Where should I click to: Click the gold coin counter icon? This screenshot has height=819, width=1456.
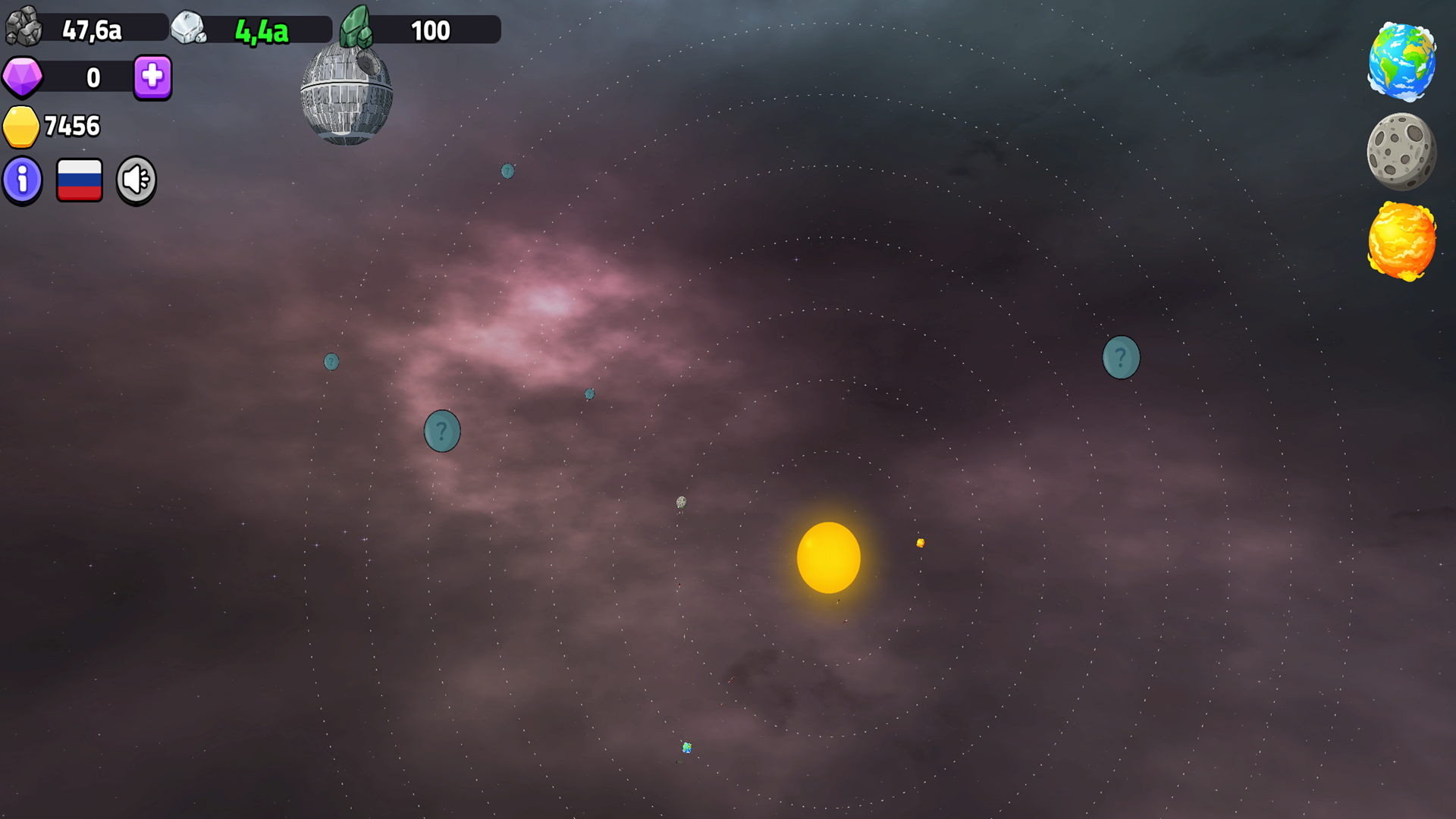[x=22, y=126]
